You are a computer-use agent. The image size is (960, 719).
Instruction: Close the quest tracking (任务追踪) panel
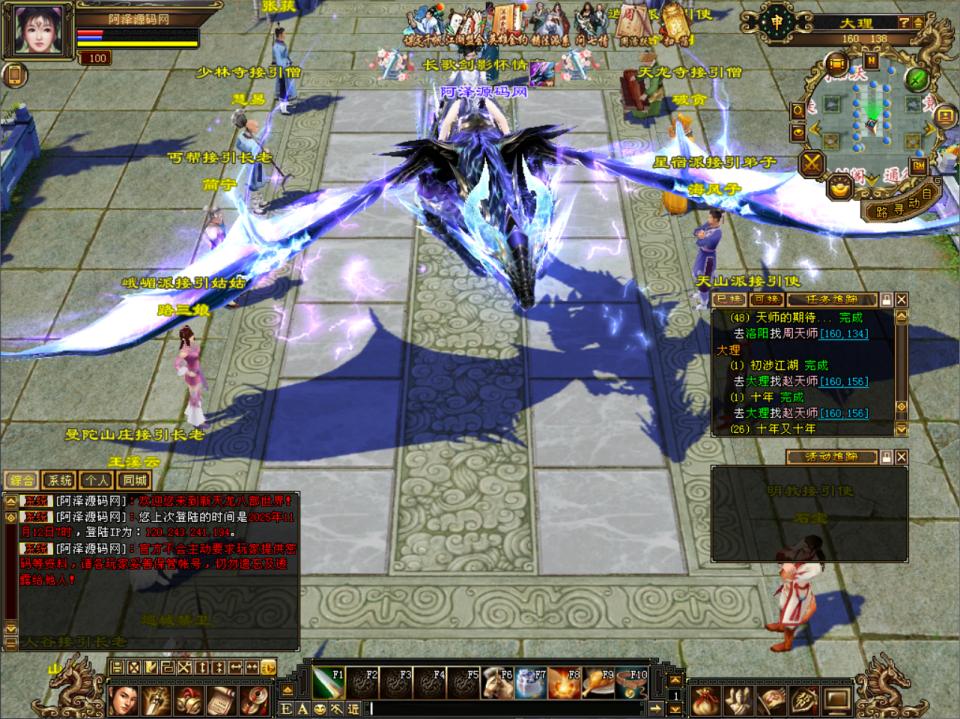click(901, 299)
